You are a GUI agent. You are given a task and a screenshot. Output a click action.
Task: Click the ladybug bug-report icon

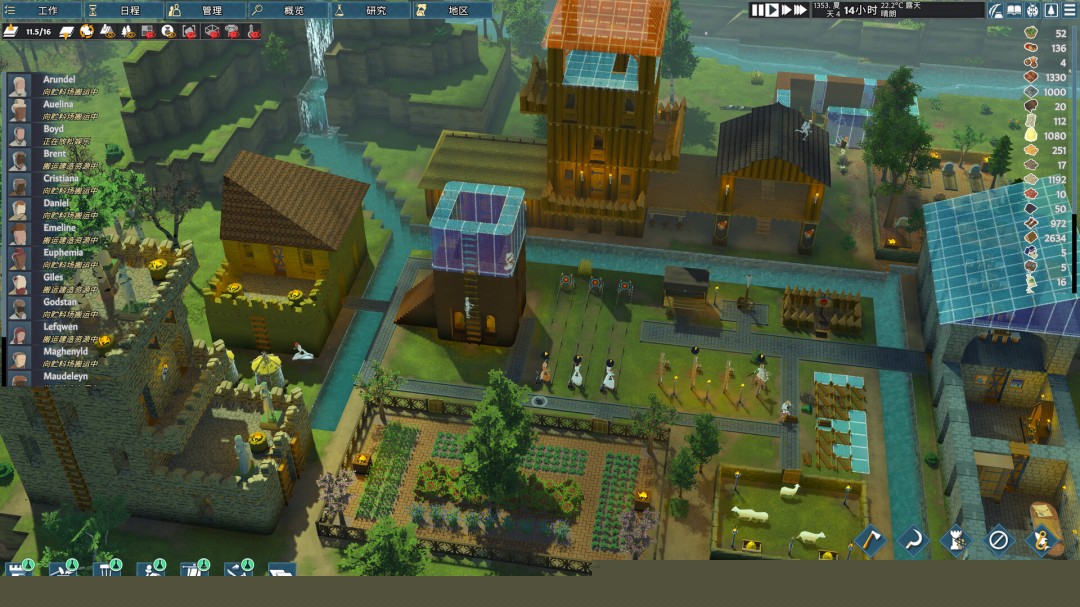point(1032,10)
